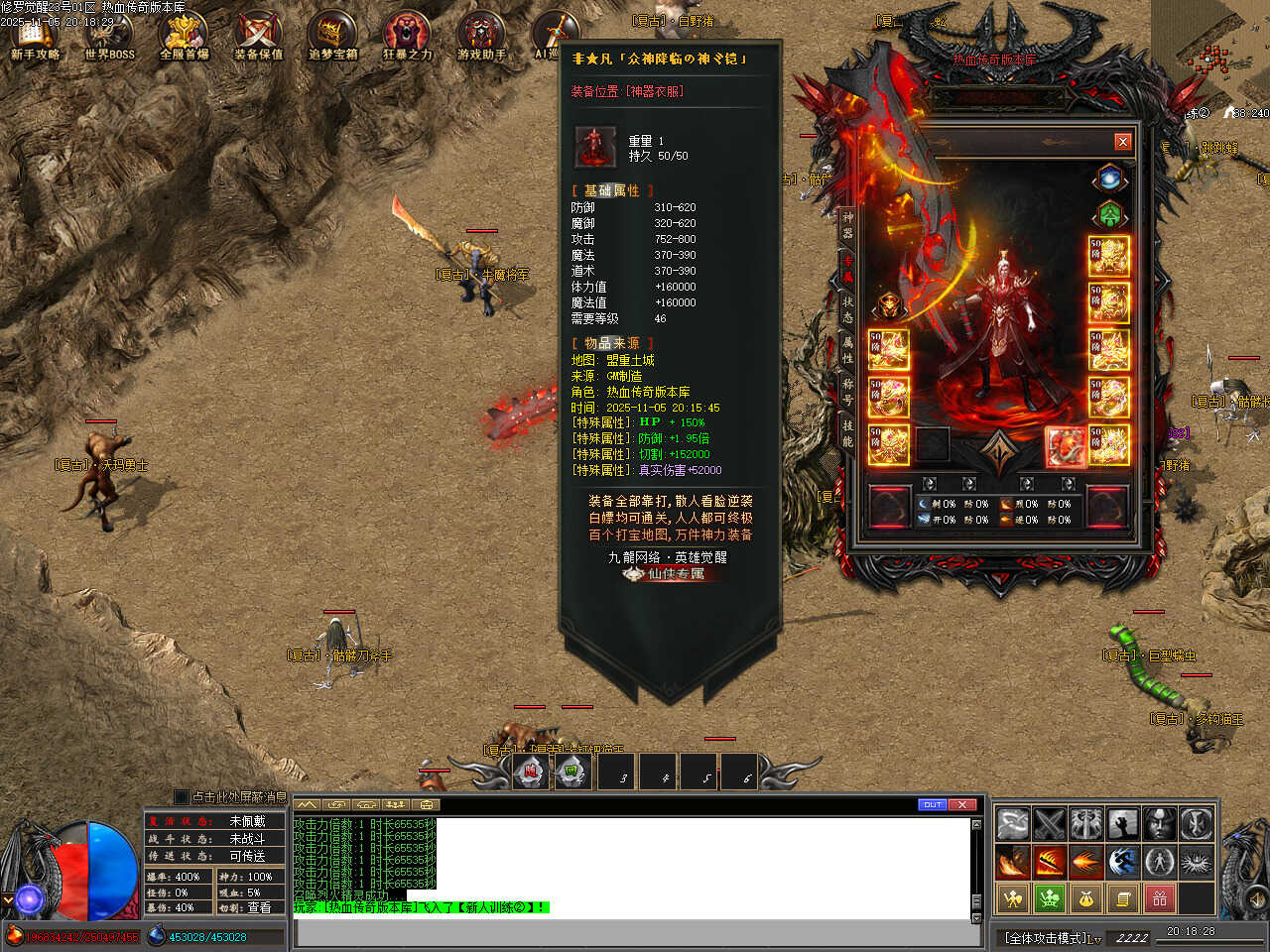Switch to the 称号 tab

848,391
